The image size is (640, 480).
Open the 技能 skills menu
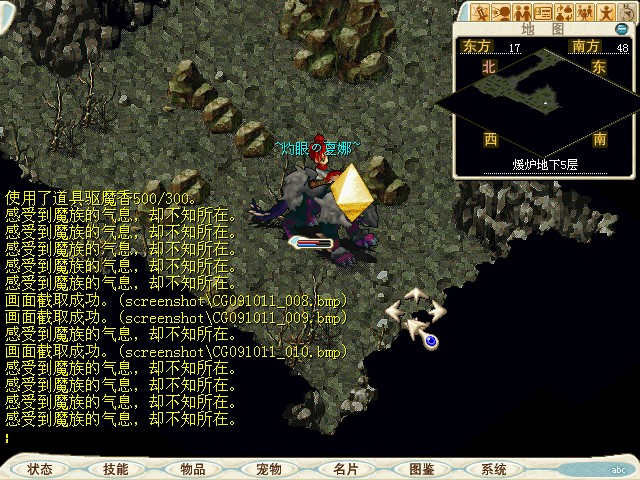click(115, 468)
